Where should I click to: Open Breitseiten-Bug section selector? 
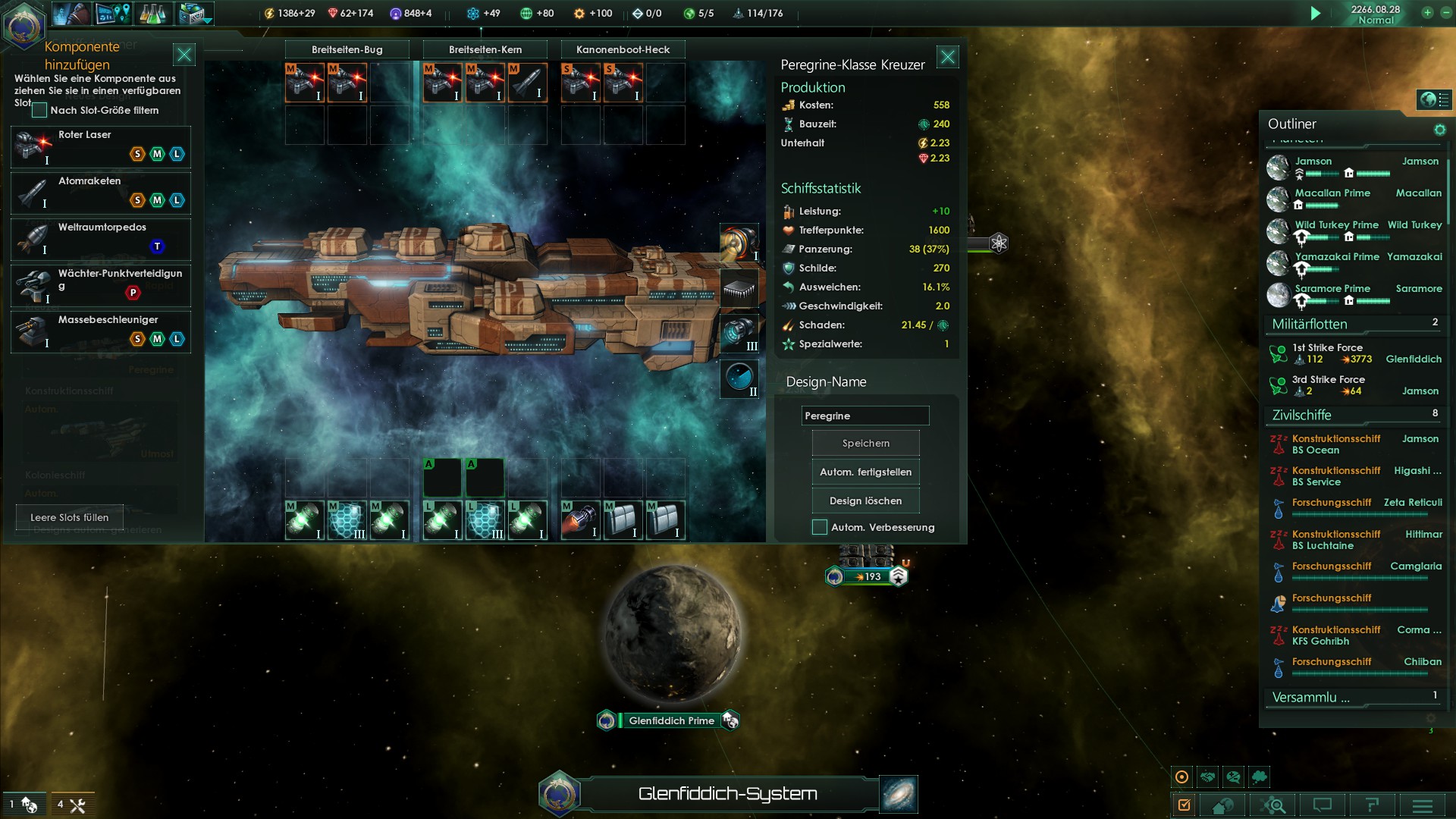(x=347, y=49)
